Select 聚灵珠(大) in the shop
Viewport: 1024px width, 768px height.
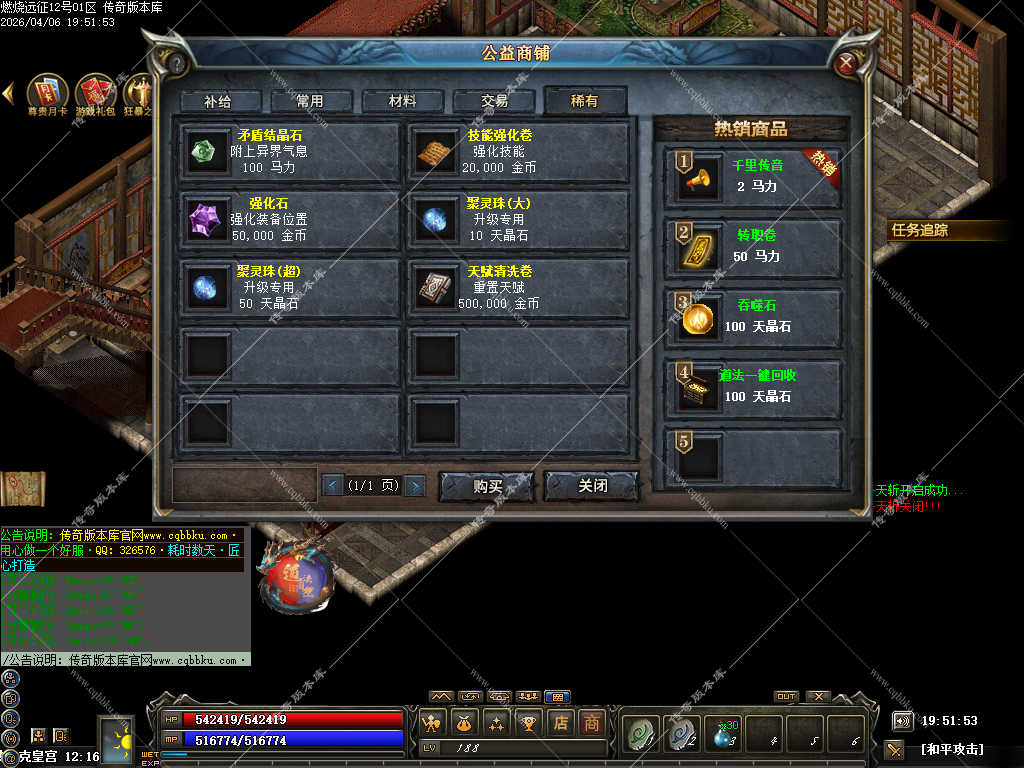(518, 220)
